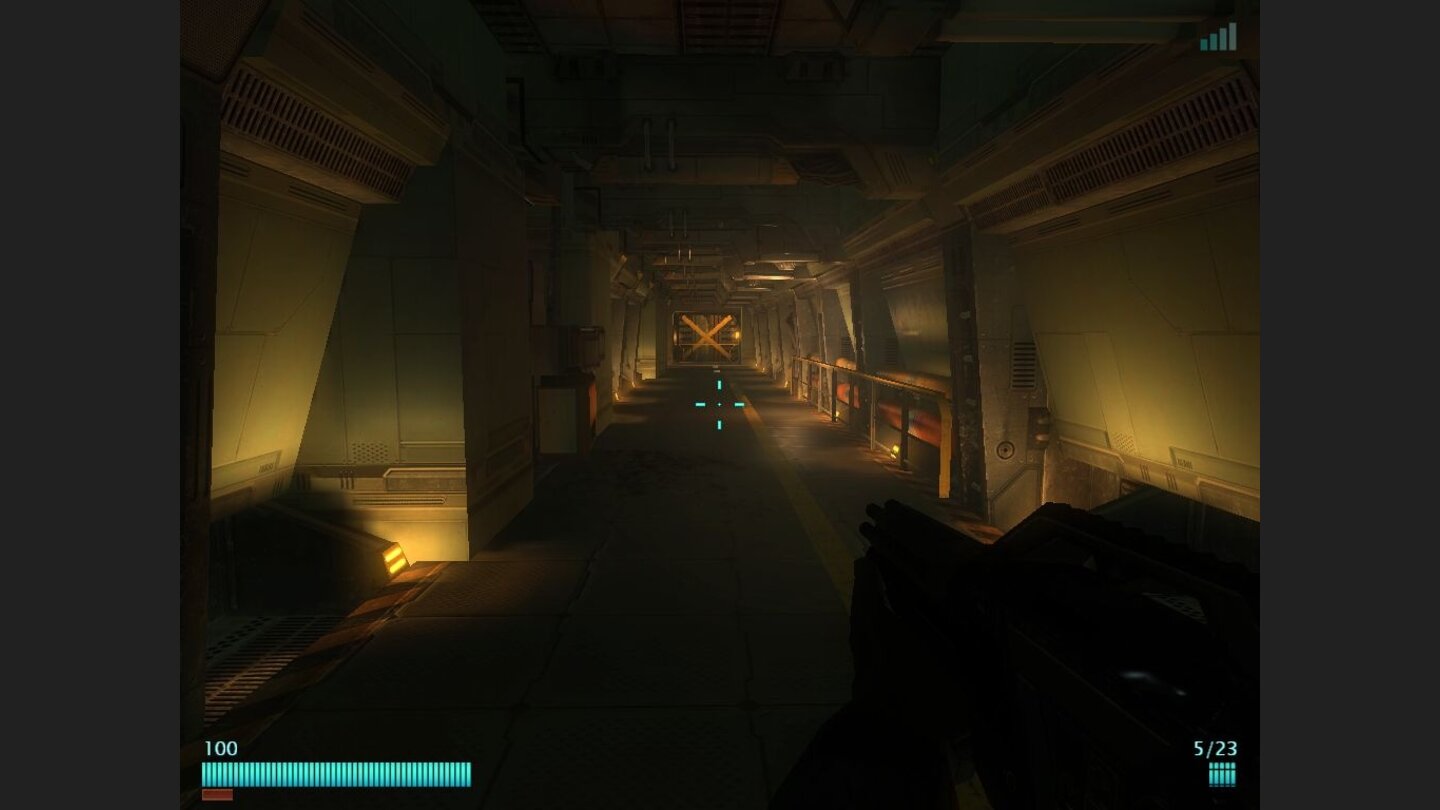Select the ammo magazine icon
Viewport: 1440px width, 810px height.
[x=1222, y=772]
